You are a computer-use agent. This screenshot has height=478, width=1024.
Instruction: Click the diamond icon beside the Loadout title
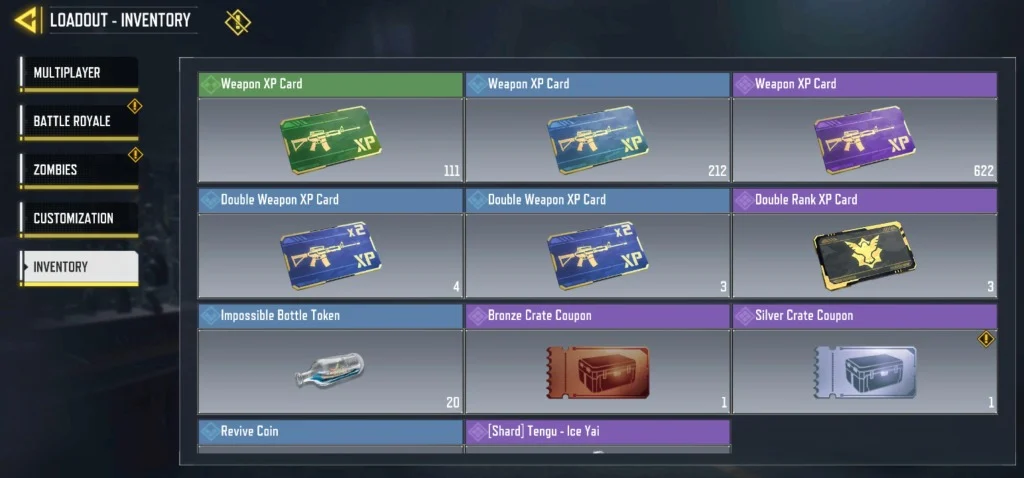pos(238,21)
